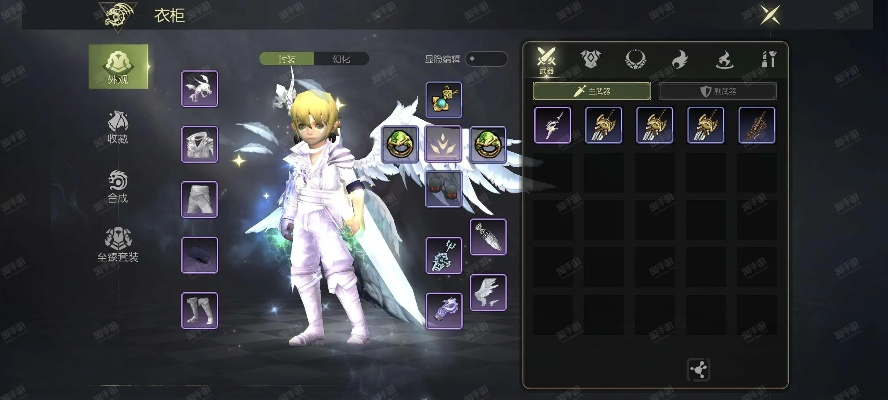888x400 pixels.
Task: Select the white headpiece equipment slot
Action: [x=200, y=88]
